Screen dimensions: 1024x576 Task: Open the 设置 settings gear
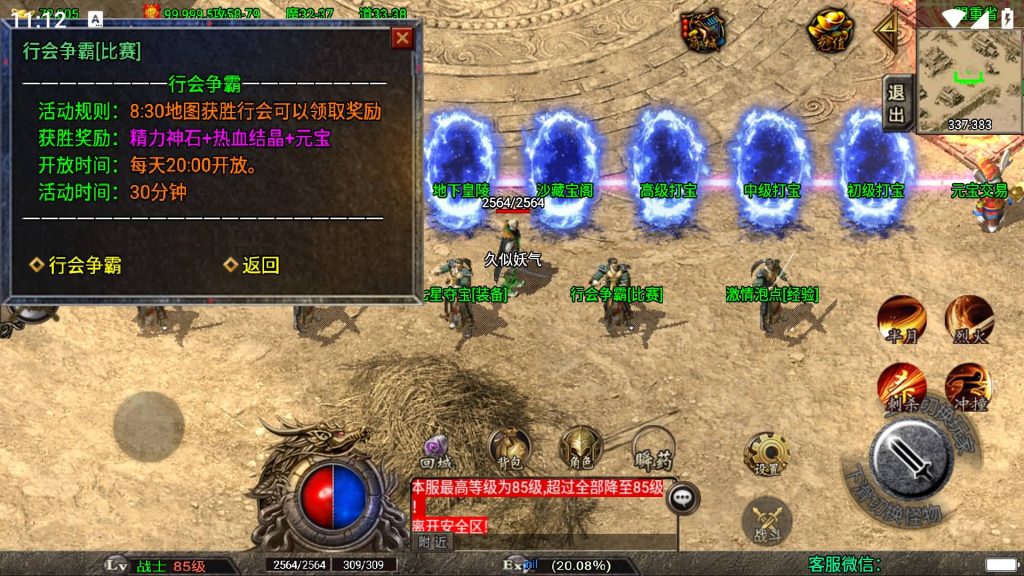(x=767, y=456)
